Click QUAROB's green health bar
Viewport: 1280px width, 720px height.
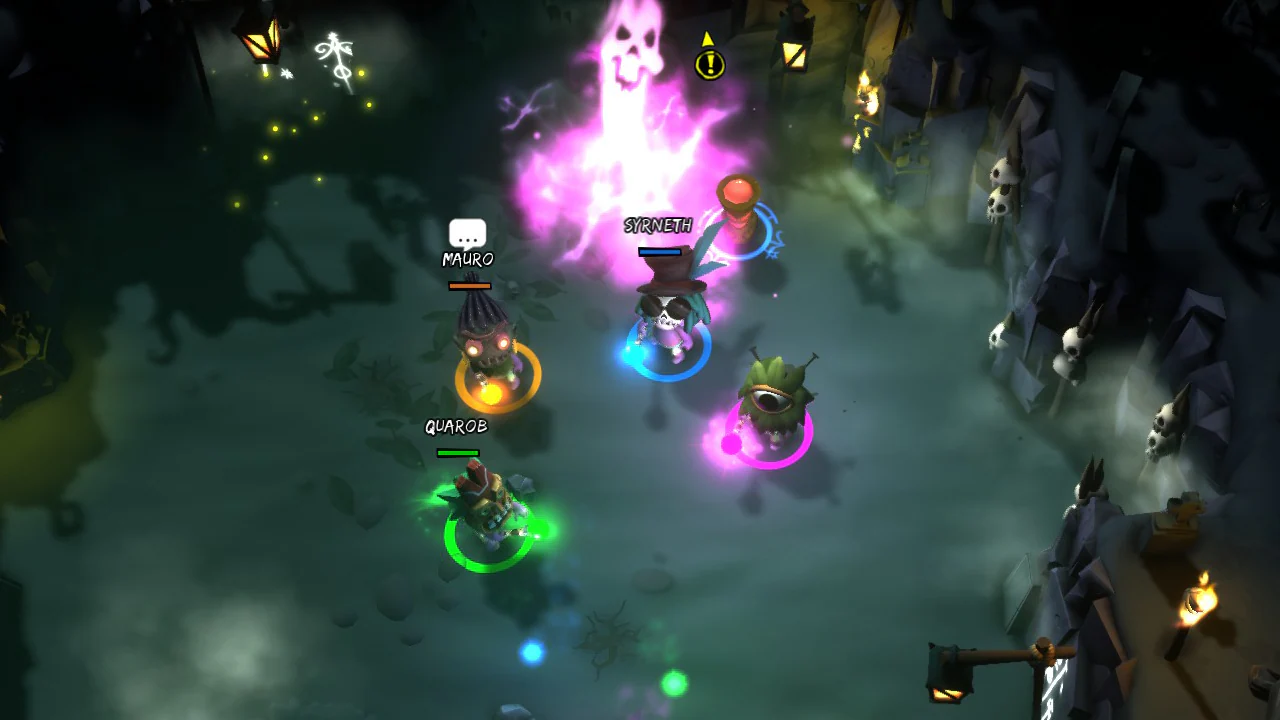(x=456, y=450)
